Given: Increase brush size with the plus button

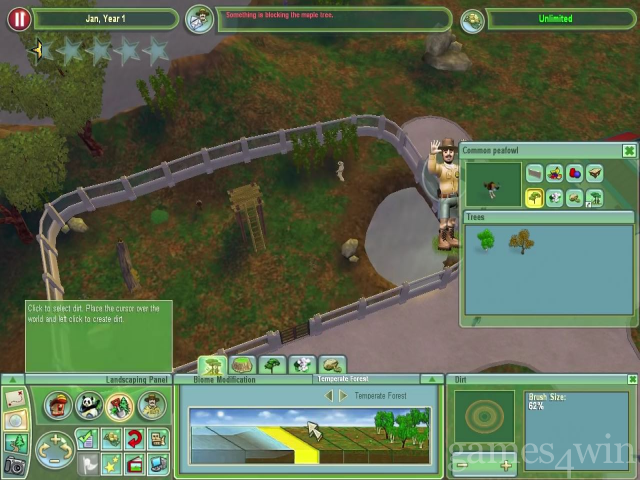Looking at the screenshot, I should (x=505, y=465).
